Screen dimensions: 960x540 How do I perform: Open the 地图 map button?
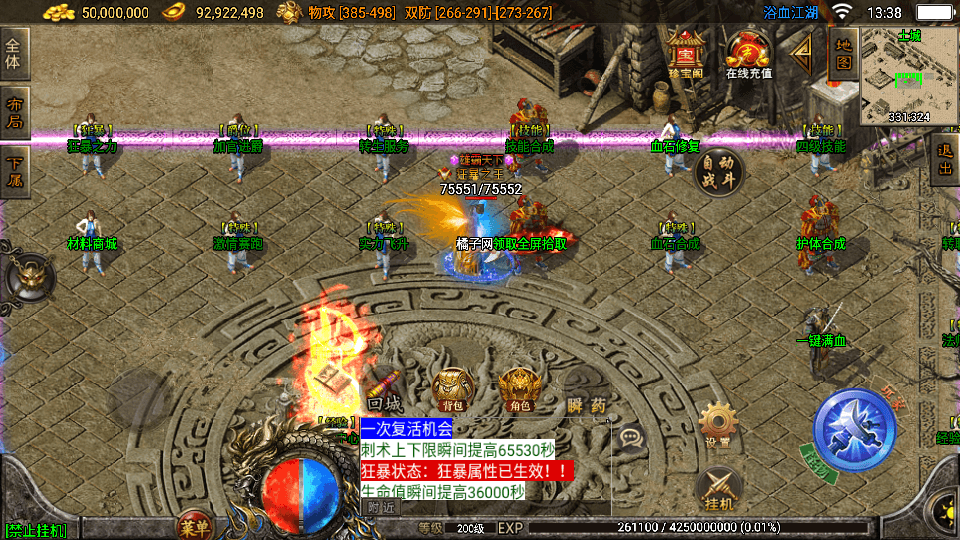[x=844, y=53]
